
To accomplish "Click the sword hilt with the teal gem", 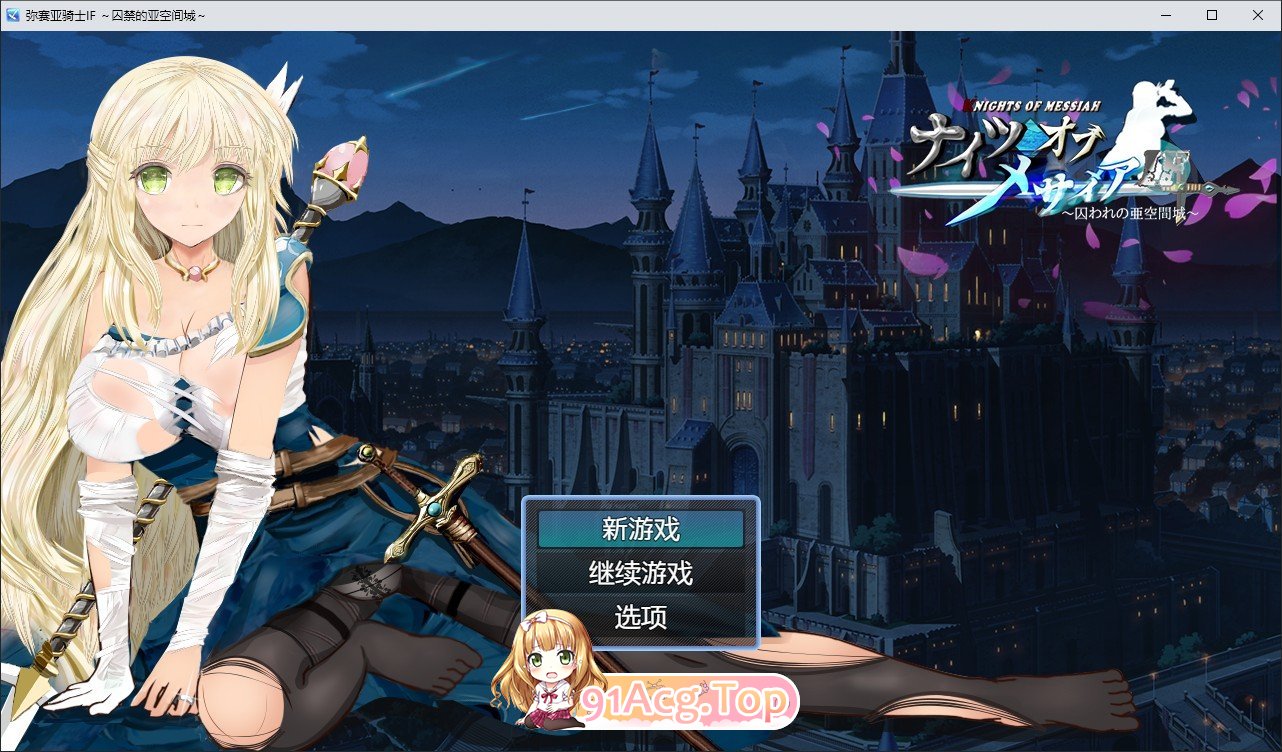I will point(435,508).
